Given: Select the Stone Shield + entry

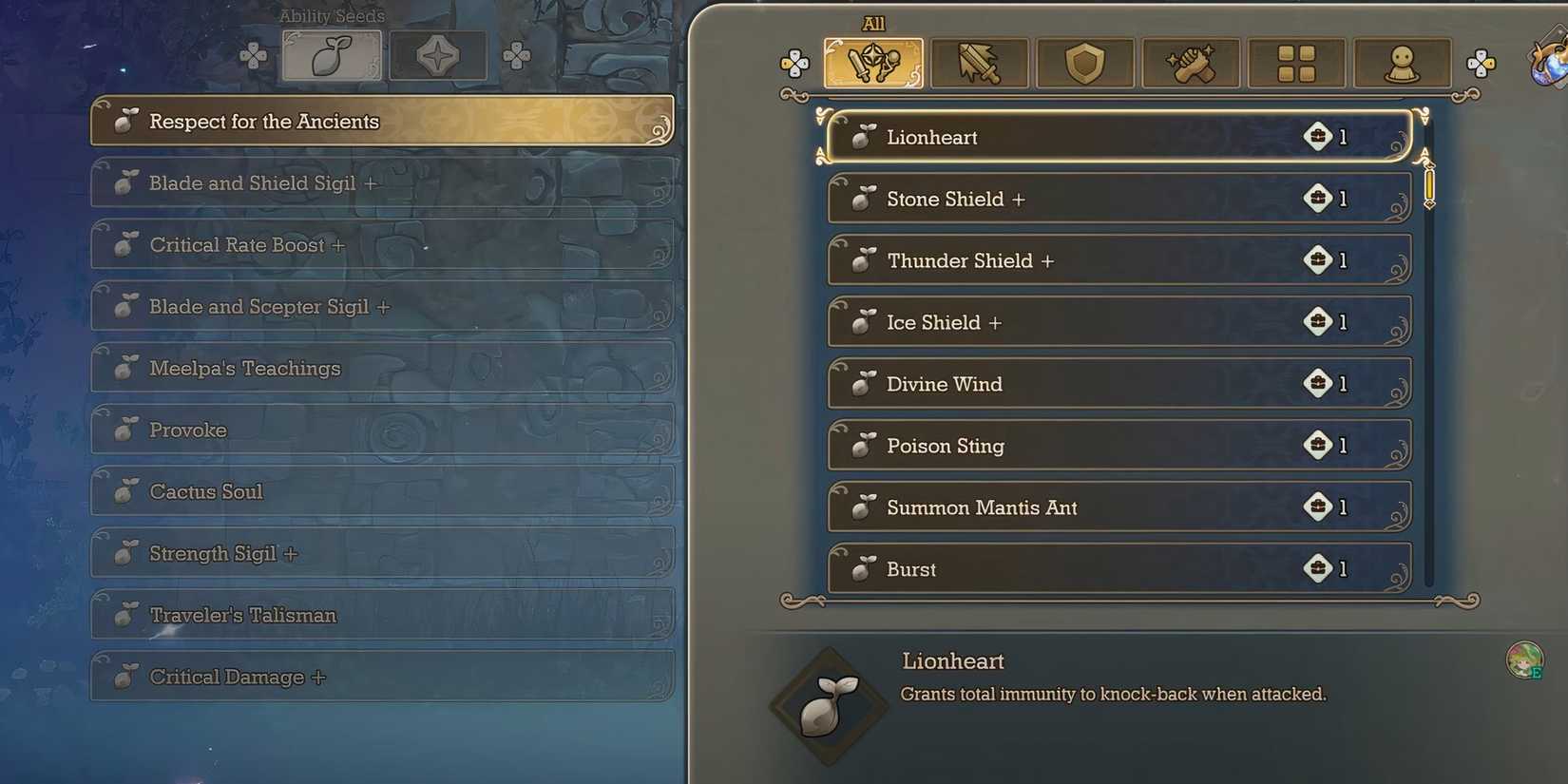Looking at the screenshot, I should coord(1119,199).
